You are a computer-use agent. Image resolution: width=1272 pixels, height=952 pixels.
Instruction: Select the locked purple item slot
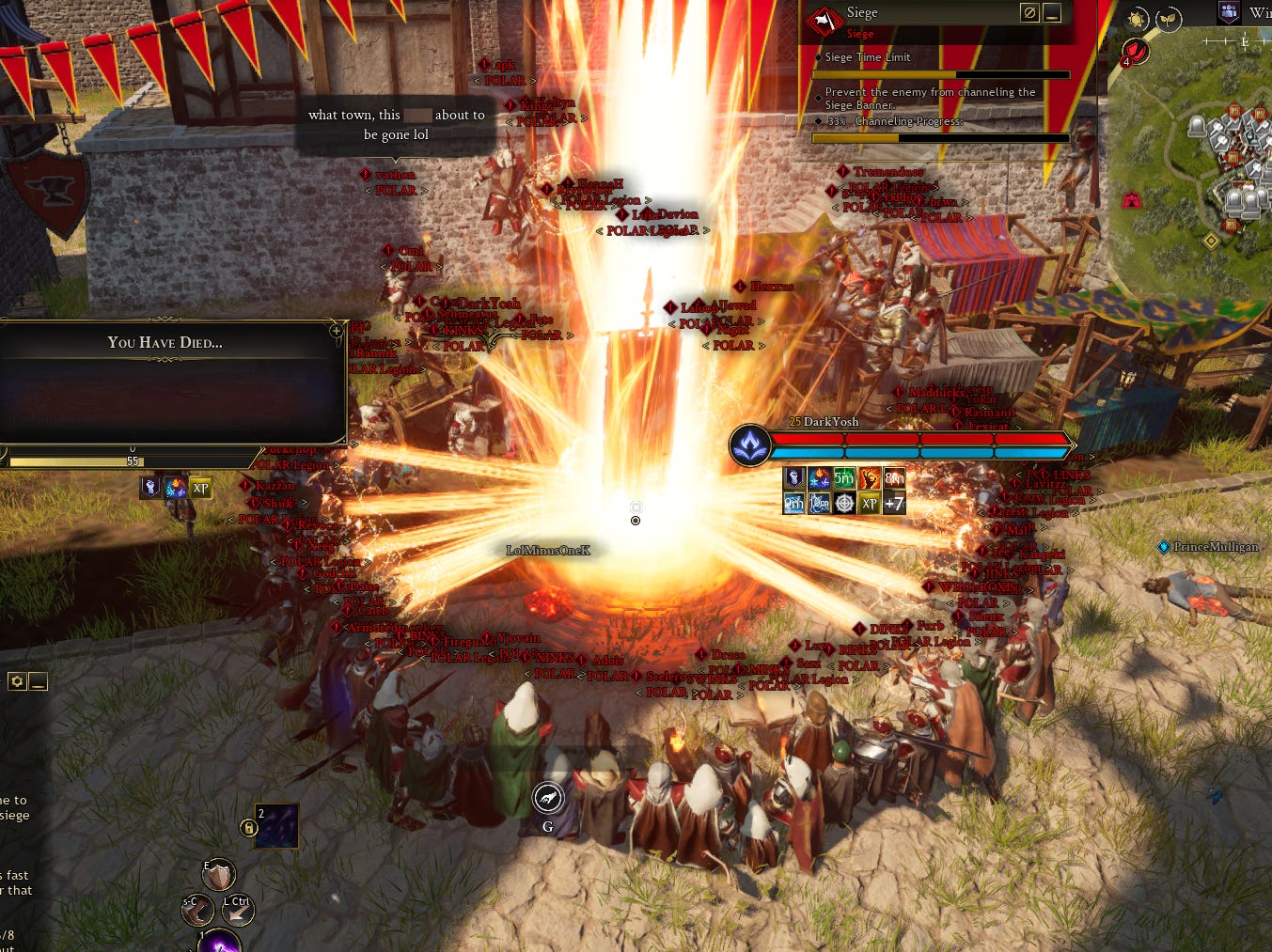[276, 826]
